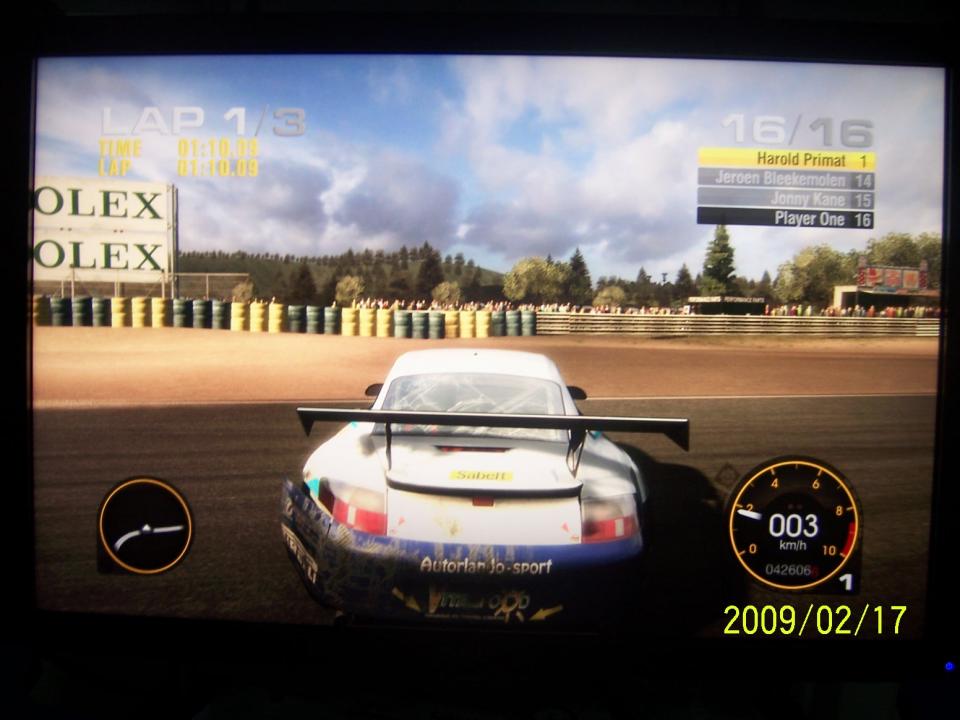The width and height of the screenshot is (960, 720).
Task: Select Harold Primat in the standings
Action: (x=786, y=159)
